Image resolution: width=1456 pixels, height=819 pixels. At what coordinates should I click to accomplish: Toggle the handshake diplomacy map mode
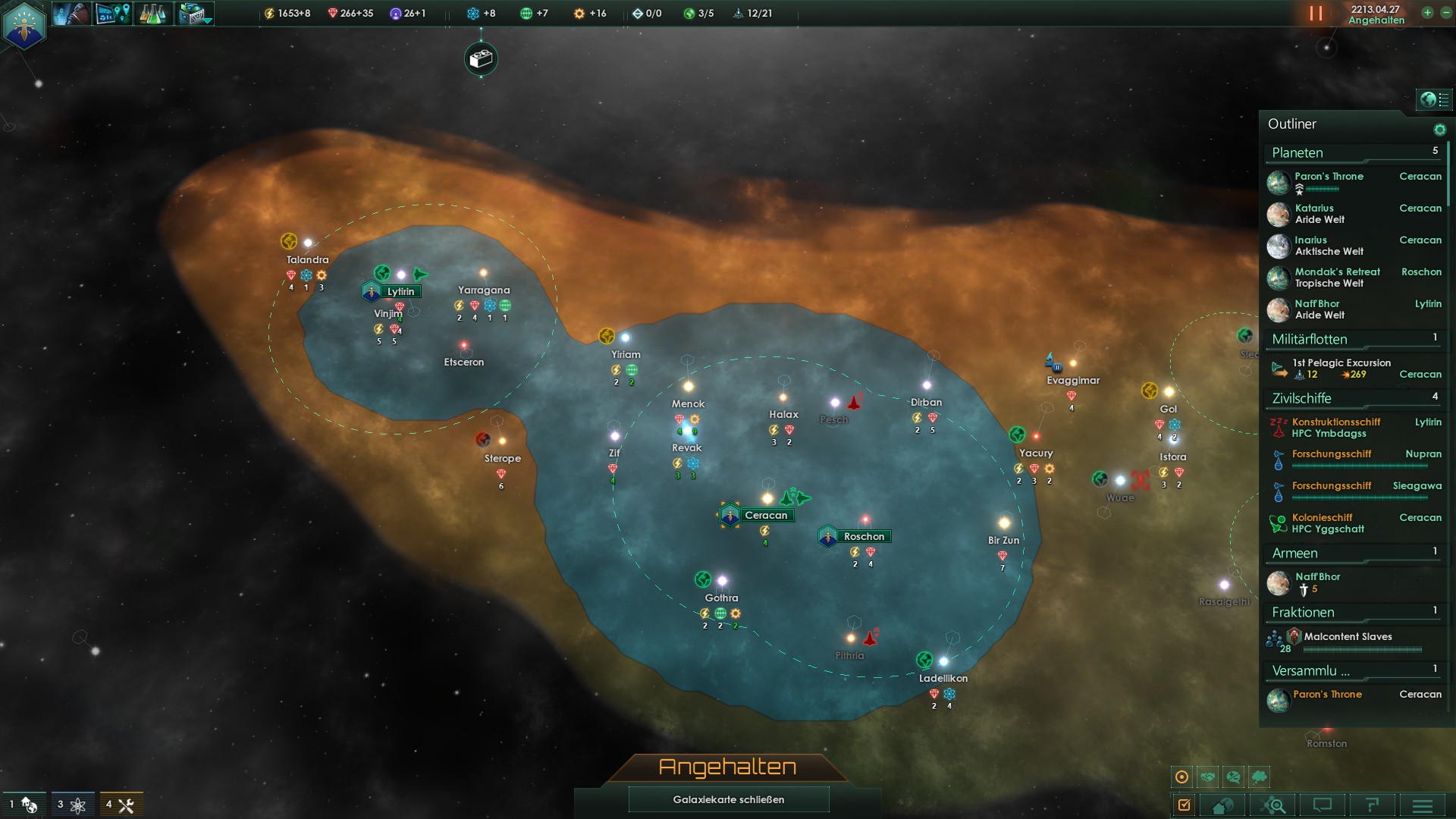[1208, 777]
